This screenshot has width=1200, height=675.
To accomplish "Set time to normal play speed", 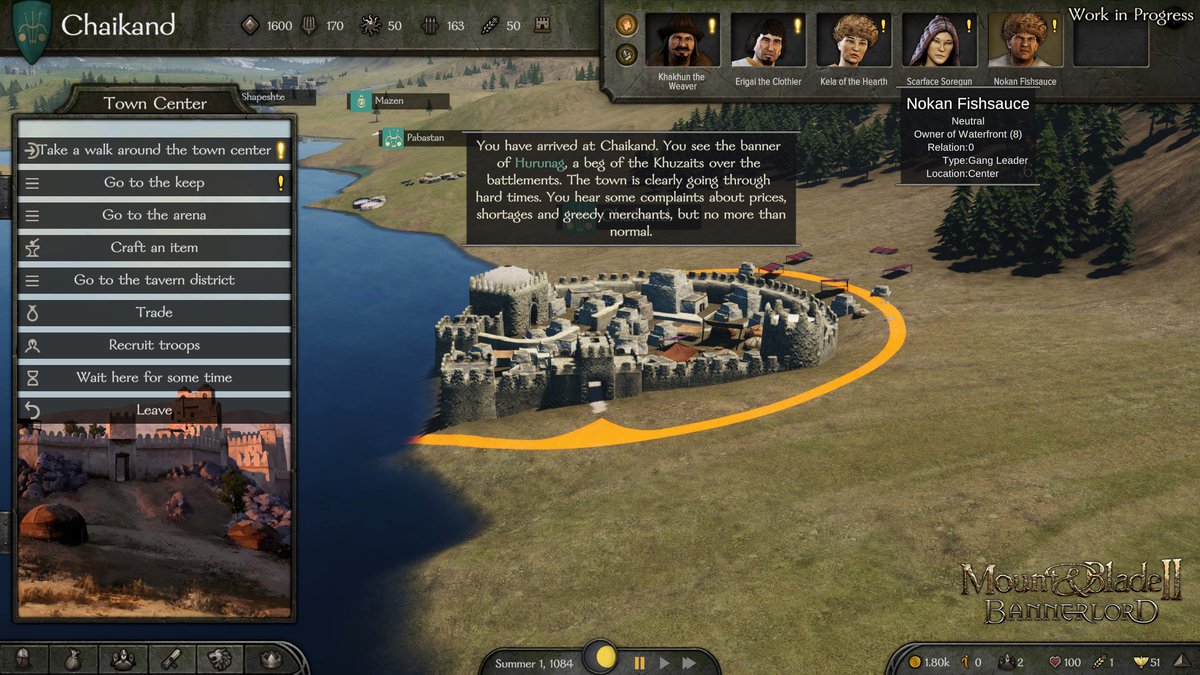I will pos(664,662).
